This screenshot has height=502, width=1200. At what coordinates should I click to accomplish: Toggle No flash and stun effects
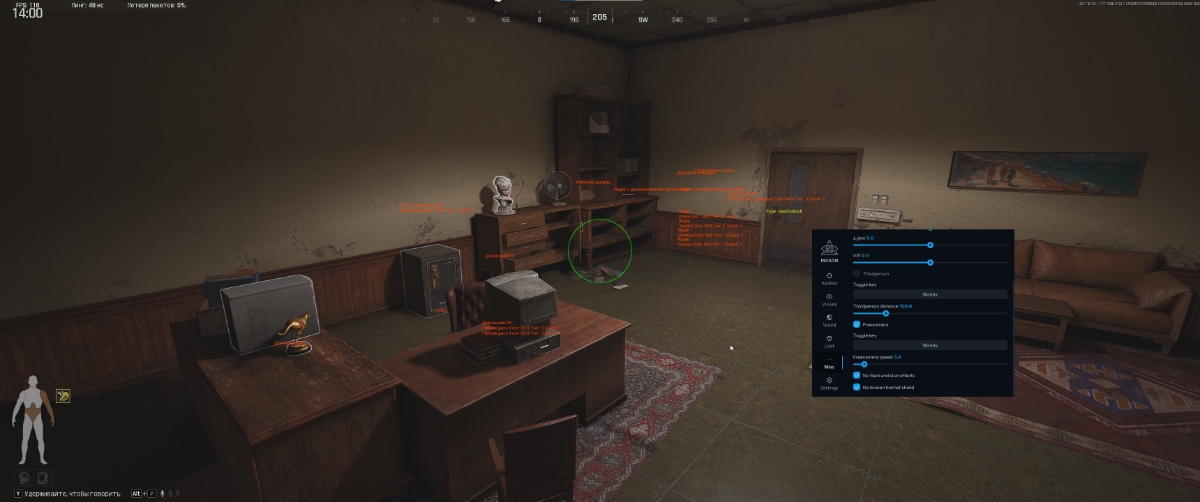coord(857,375)
